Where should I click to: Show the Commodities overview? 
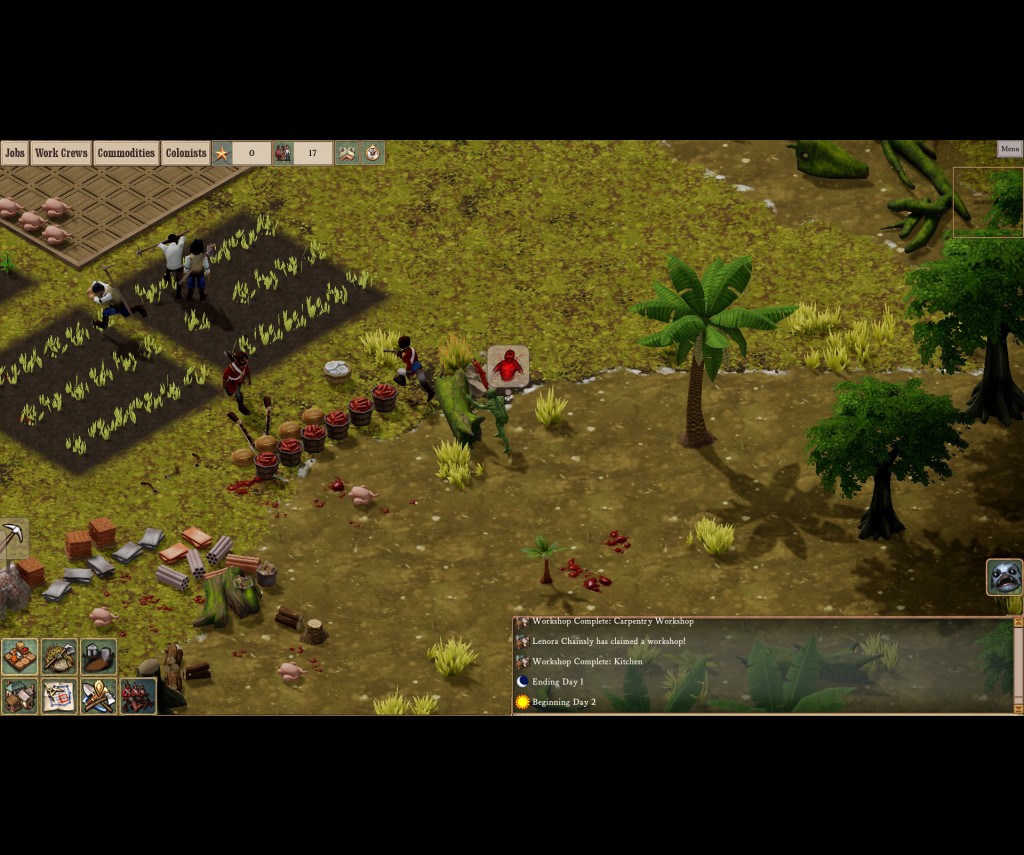point(126,153)
